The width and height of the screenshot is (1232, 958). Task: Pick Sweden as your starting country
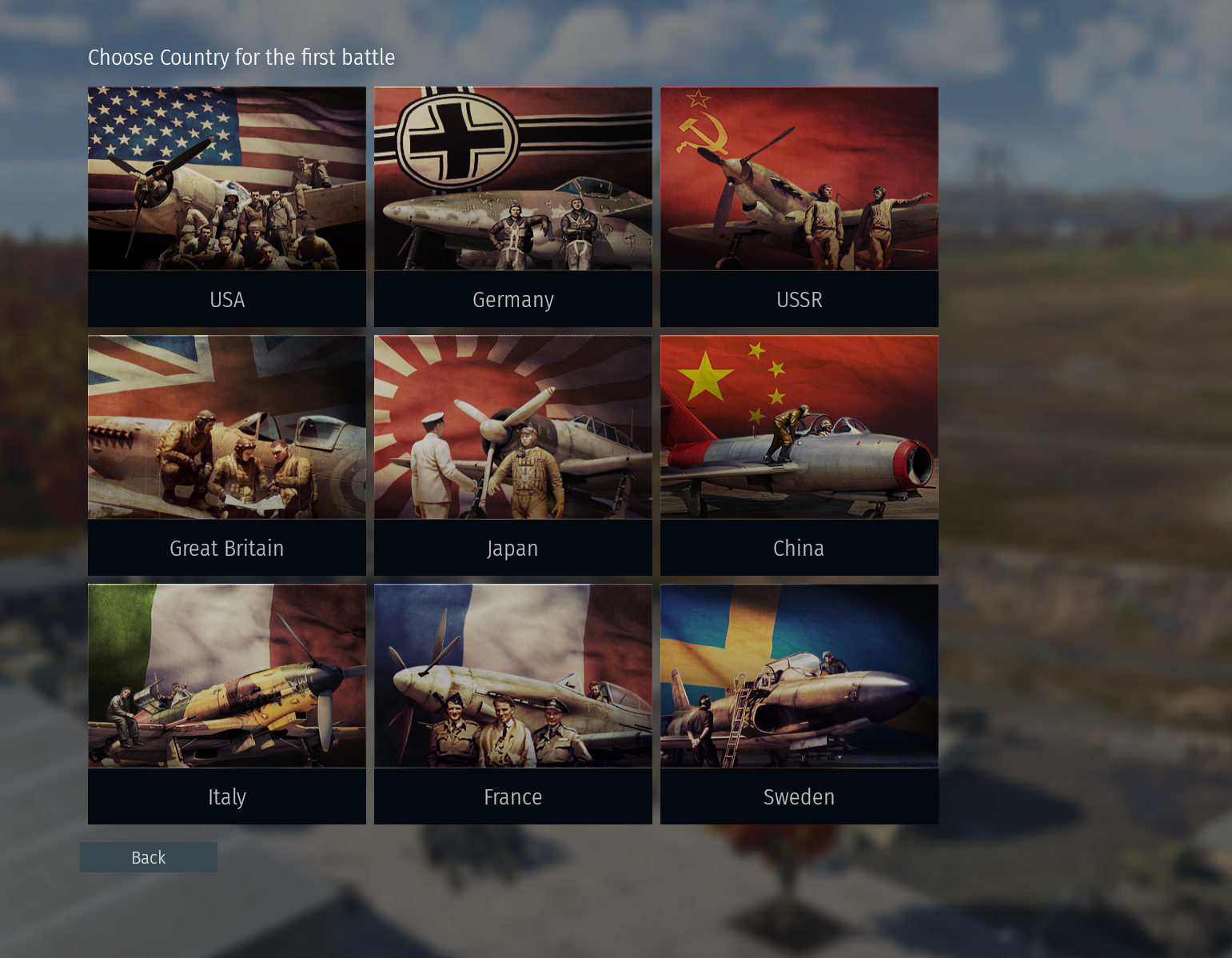799,704
